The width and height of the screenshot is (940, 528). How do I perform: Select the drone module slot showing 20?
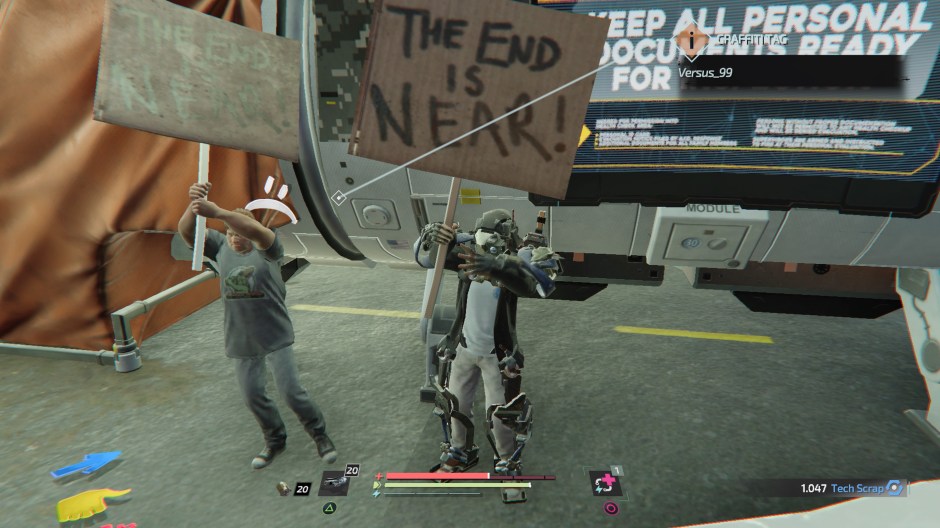(x=333, y=483)
